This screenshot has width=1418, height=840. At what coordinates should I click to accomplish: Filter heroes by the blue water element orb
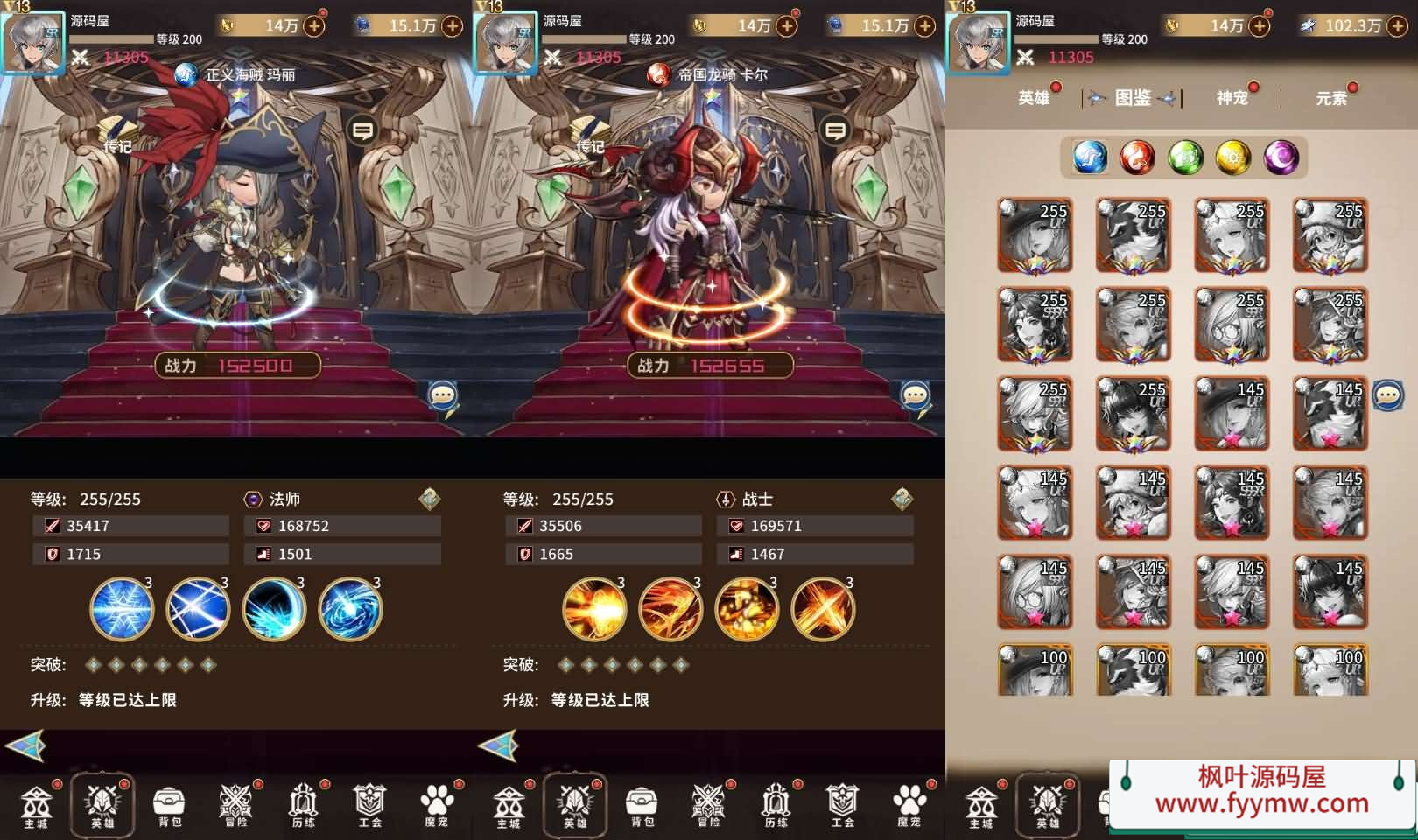(1090, 157)
